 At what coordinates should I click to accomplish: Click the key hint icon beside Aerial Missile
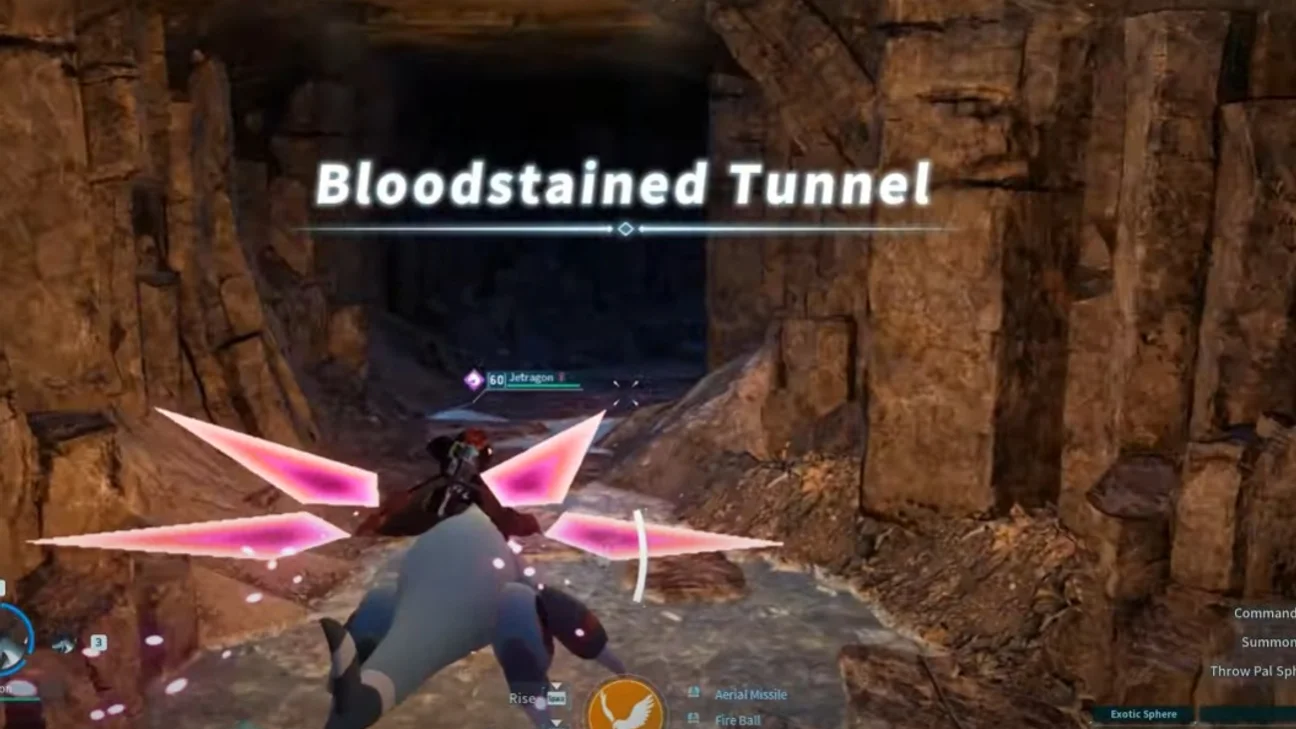[694, 692]
